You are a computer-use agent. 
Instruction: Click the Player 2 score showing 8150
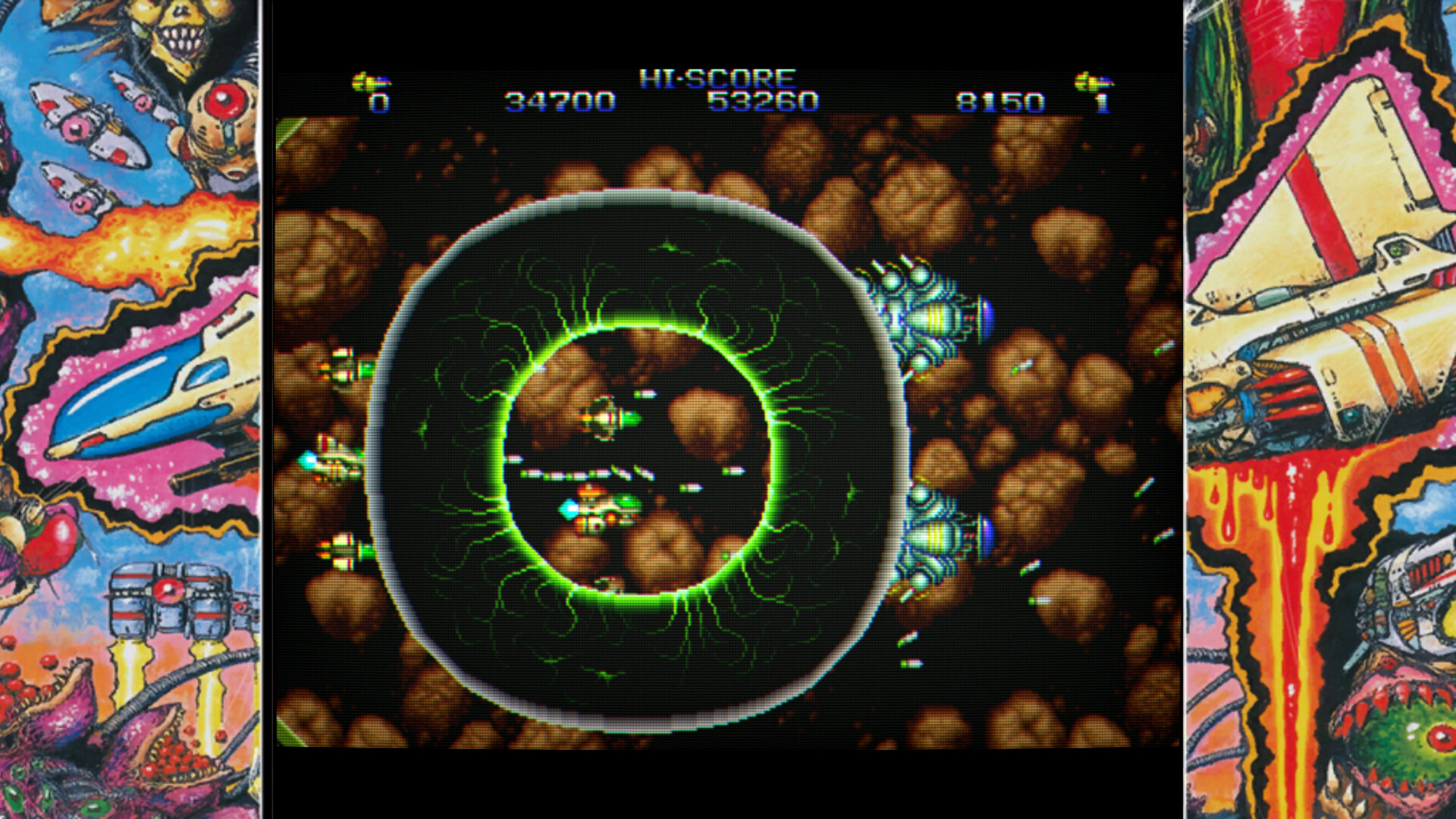1001,100
